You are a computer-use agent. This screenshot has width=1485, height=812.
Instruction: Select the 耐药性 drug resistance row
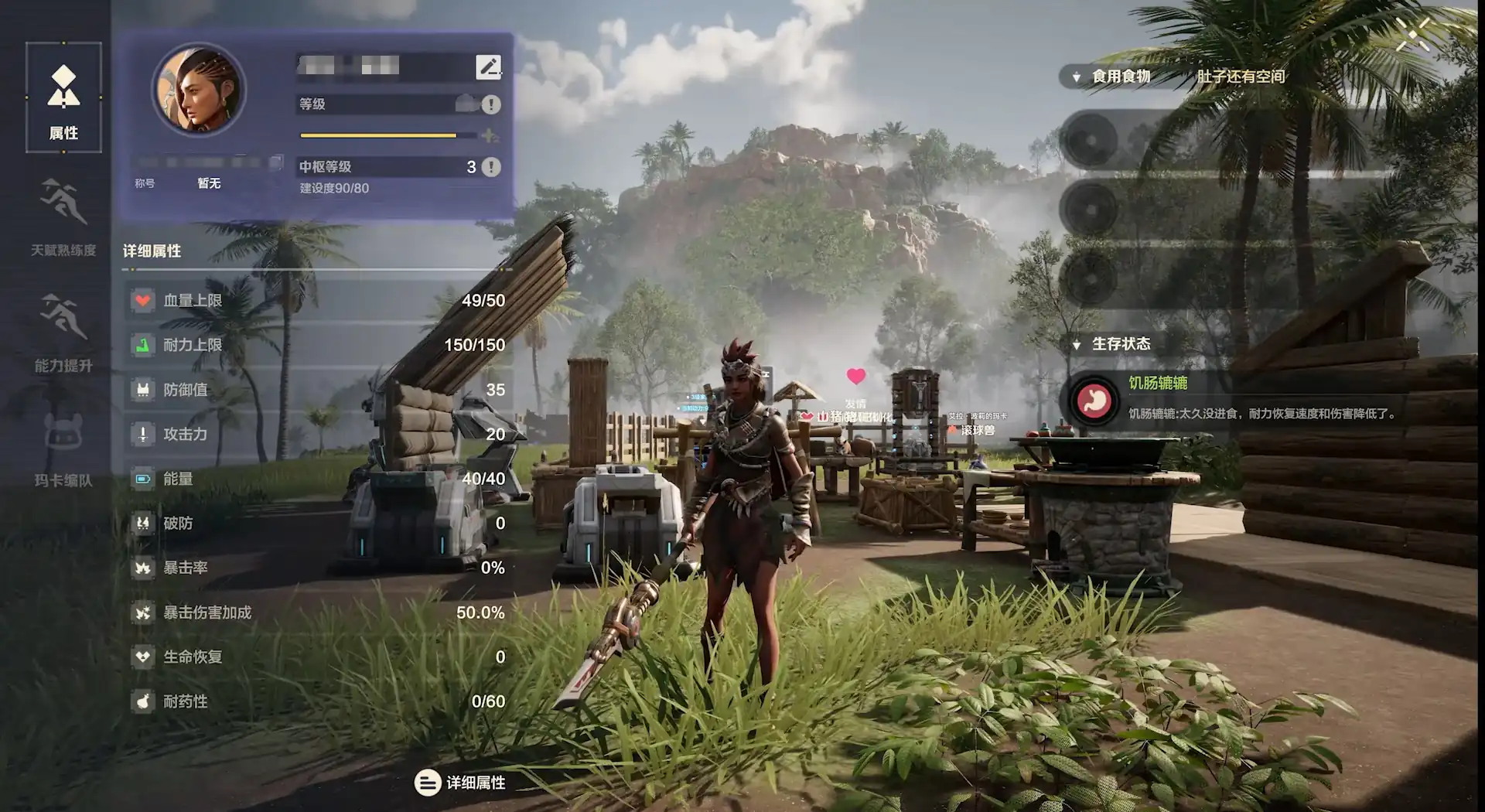coord(317,701)
